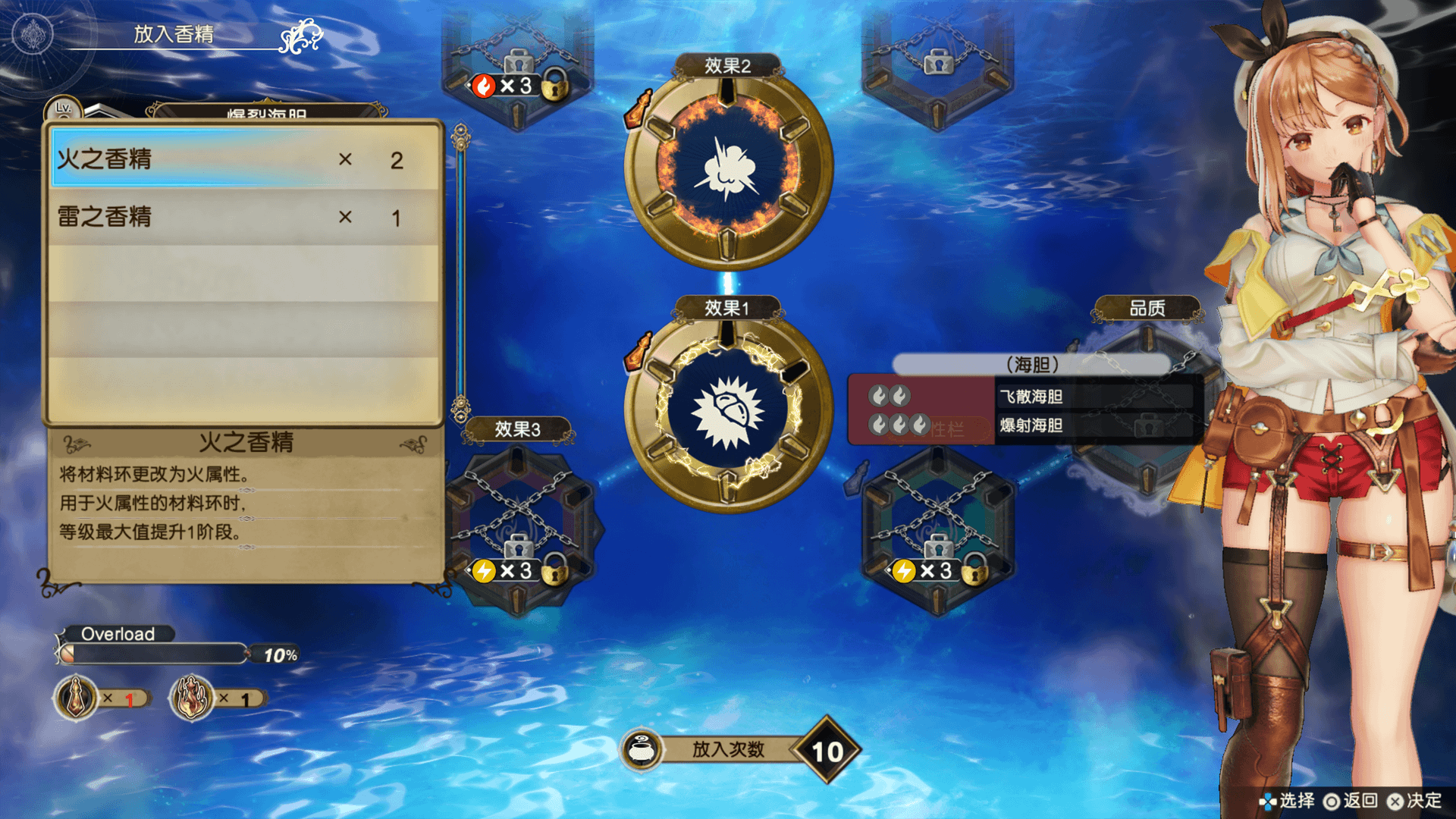Image resolution: width=1456 pixels, height=819 pixels.
Task: Click the cauldron icon beside 放入次数
Action: 642,749
